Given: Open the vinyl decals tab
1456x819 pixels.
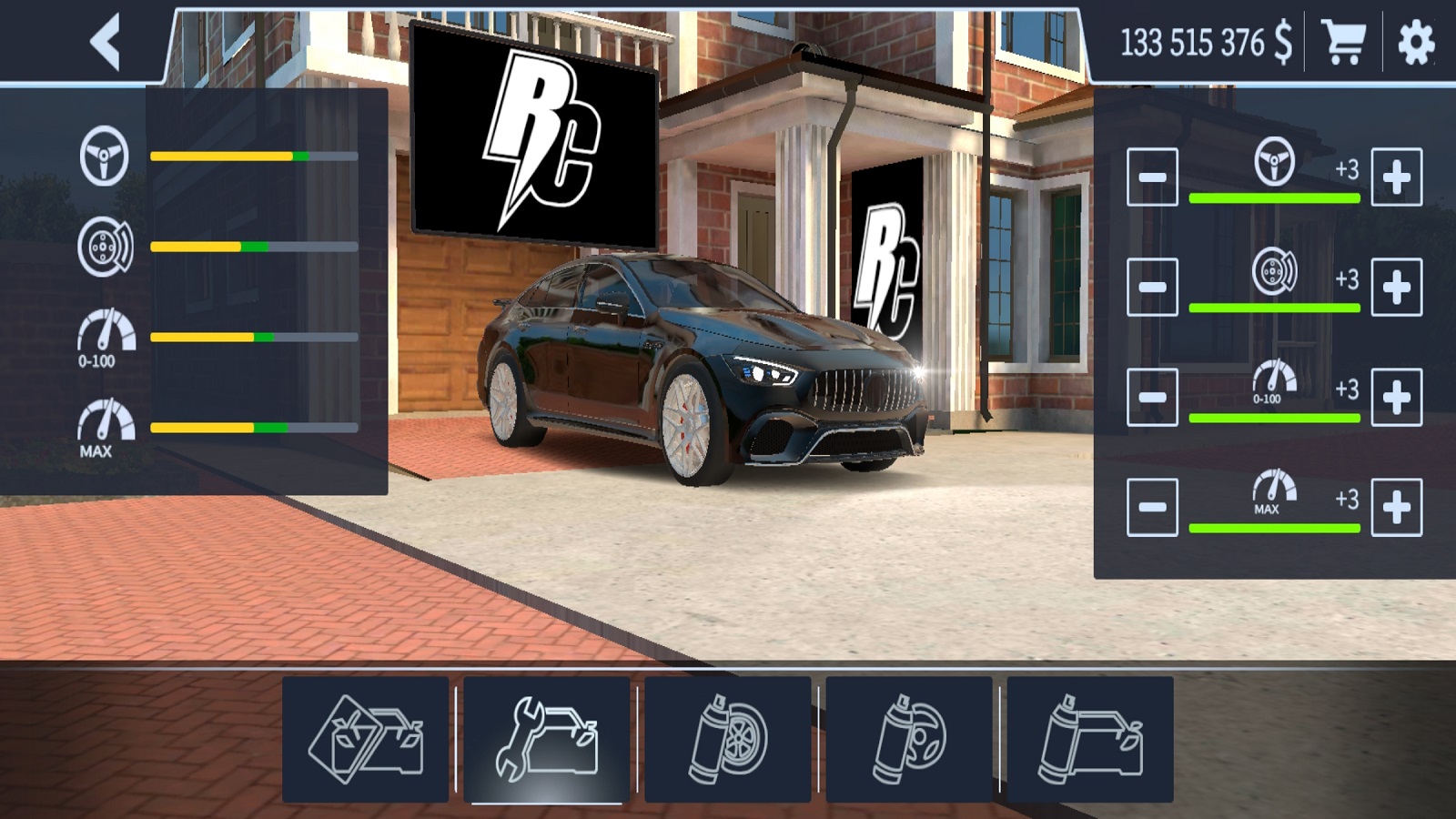Looking at the screenshot, I should click(366, 739).
